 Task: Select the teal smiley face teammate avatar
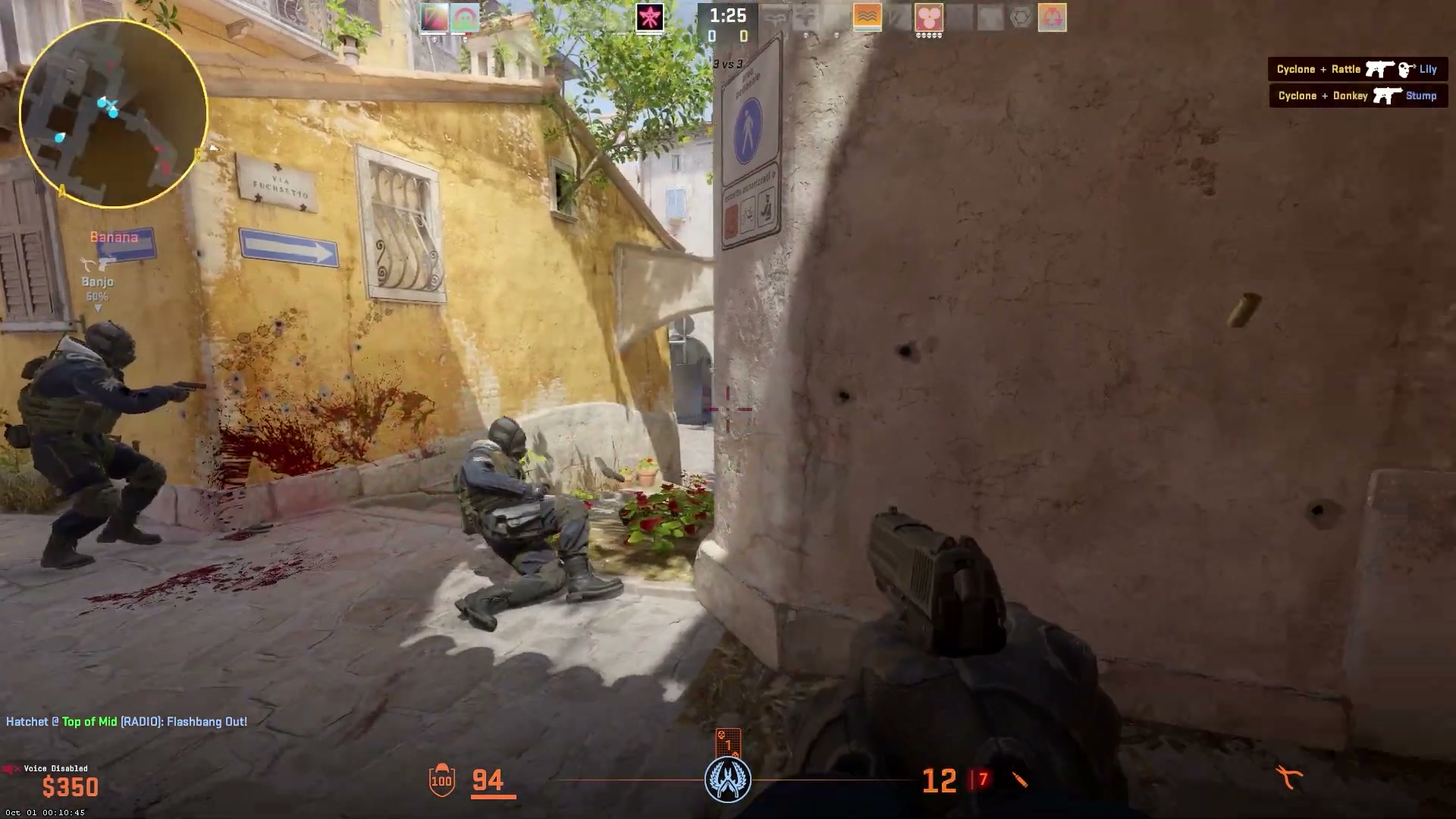tap(465, 17)
